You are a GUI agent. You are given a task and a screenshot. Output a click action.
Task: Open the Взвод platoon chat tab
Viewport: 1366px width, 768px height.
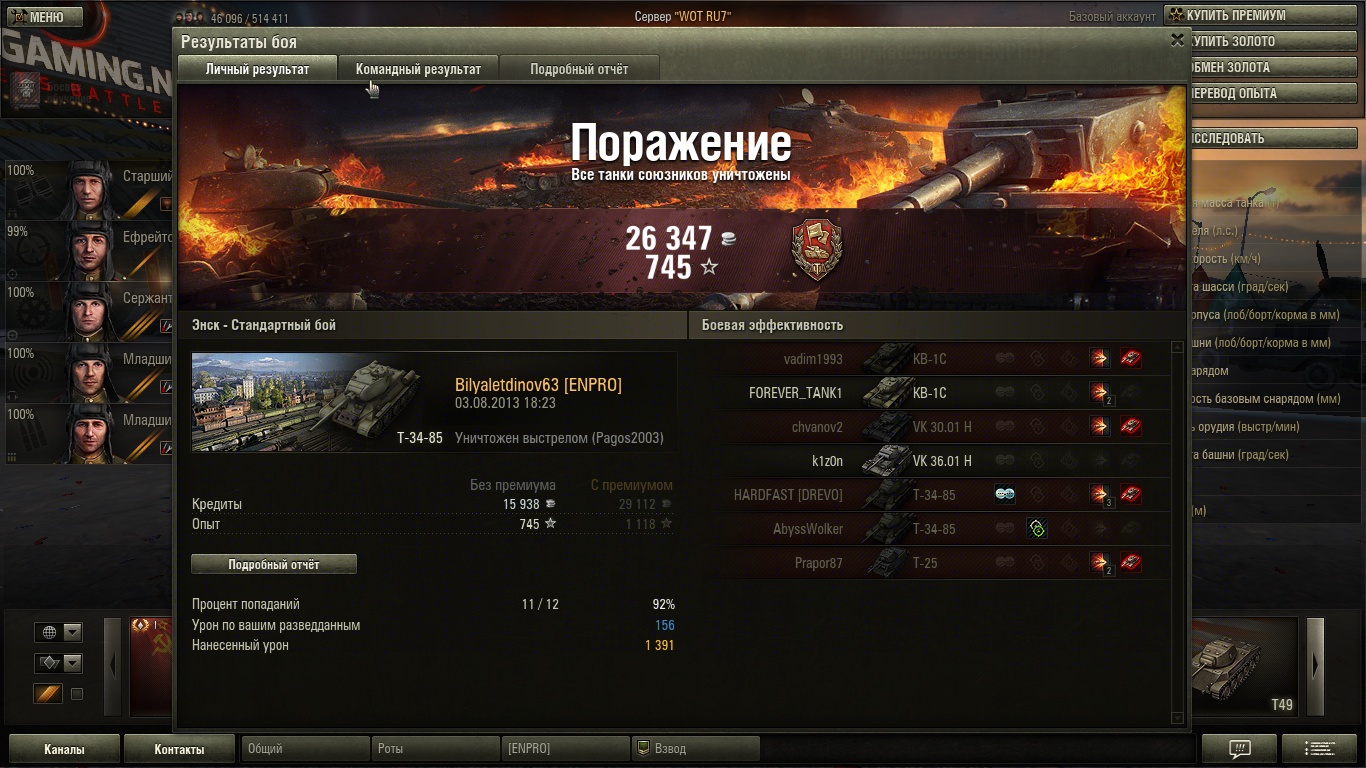click(695, 748)
